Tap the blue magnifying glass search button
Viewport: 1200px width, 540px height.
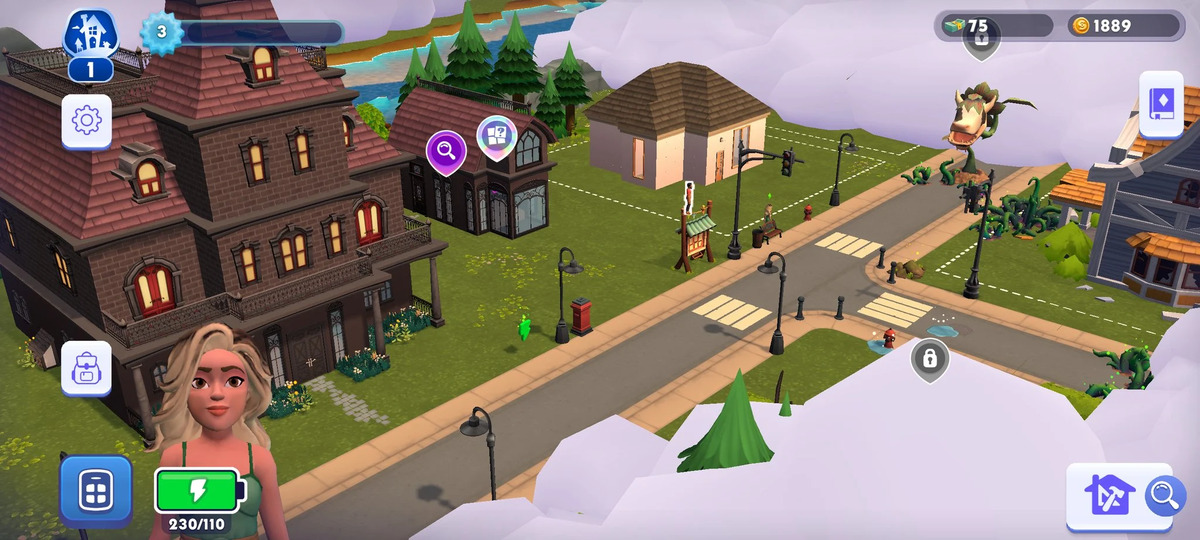point(1163,494)
